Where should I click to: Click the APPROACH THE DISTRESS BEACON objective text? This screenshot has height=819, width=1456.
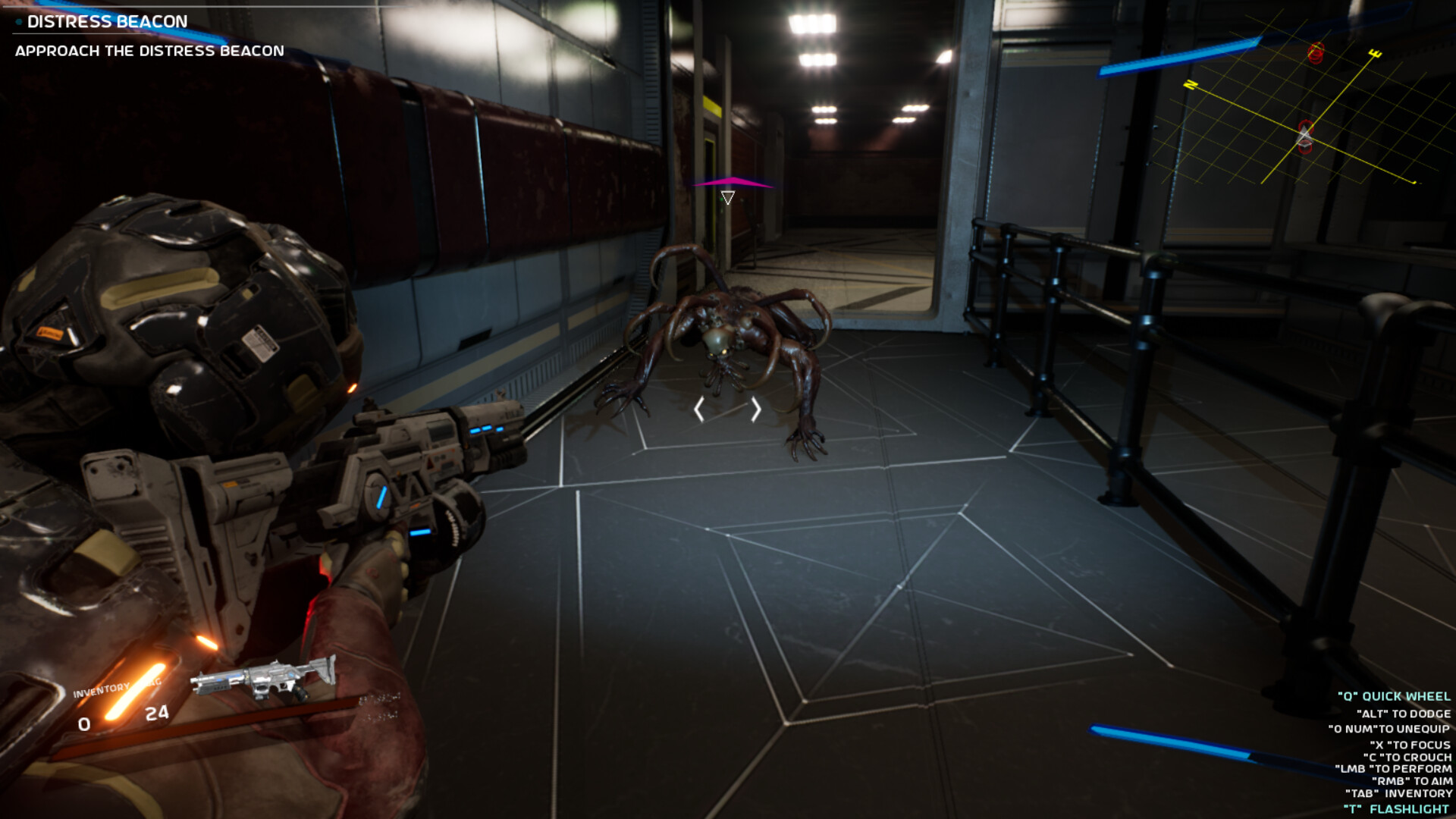[149, 52]
